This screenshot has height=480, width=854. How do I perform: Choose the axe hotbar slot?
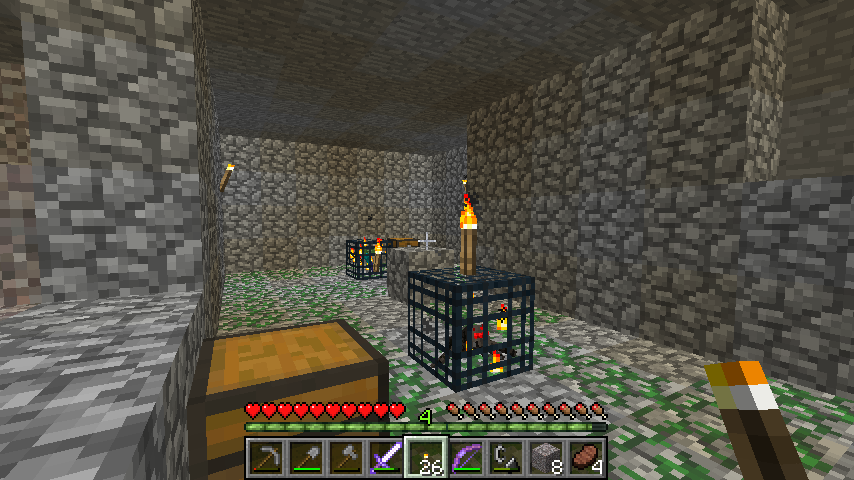tap(345, 458)
